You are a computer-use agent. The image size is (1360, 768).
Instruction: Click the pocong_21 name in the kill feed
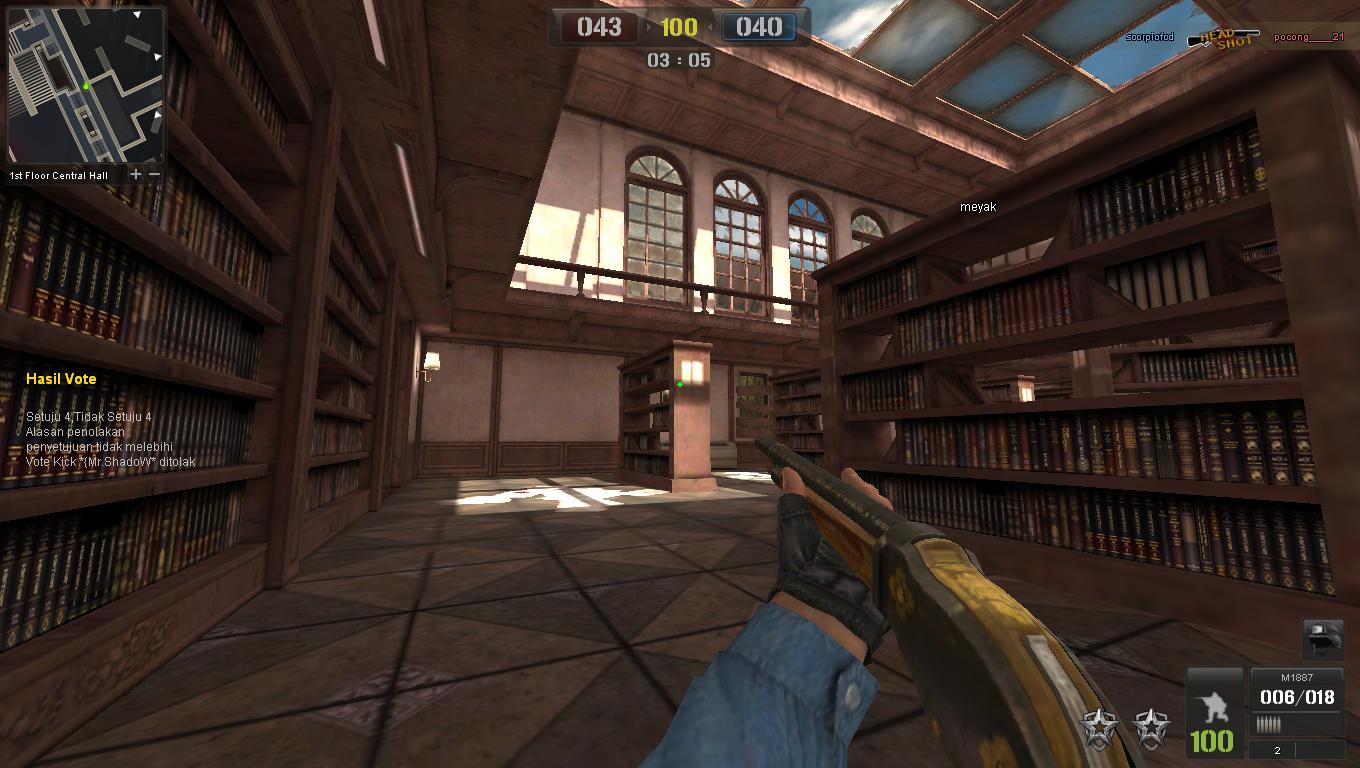[x=1310, y=38]
